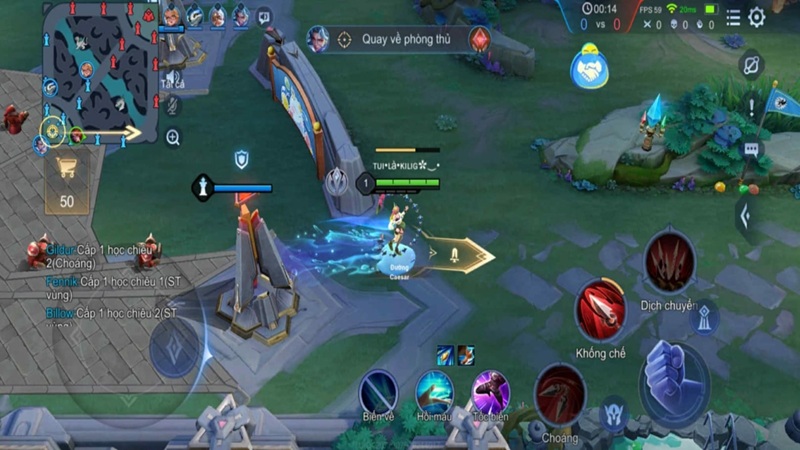Open the quick chat speech bubble
Screen dimensions: 800x450
752,149
